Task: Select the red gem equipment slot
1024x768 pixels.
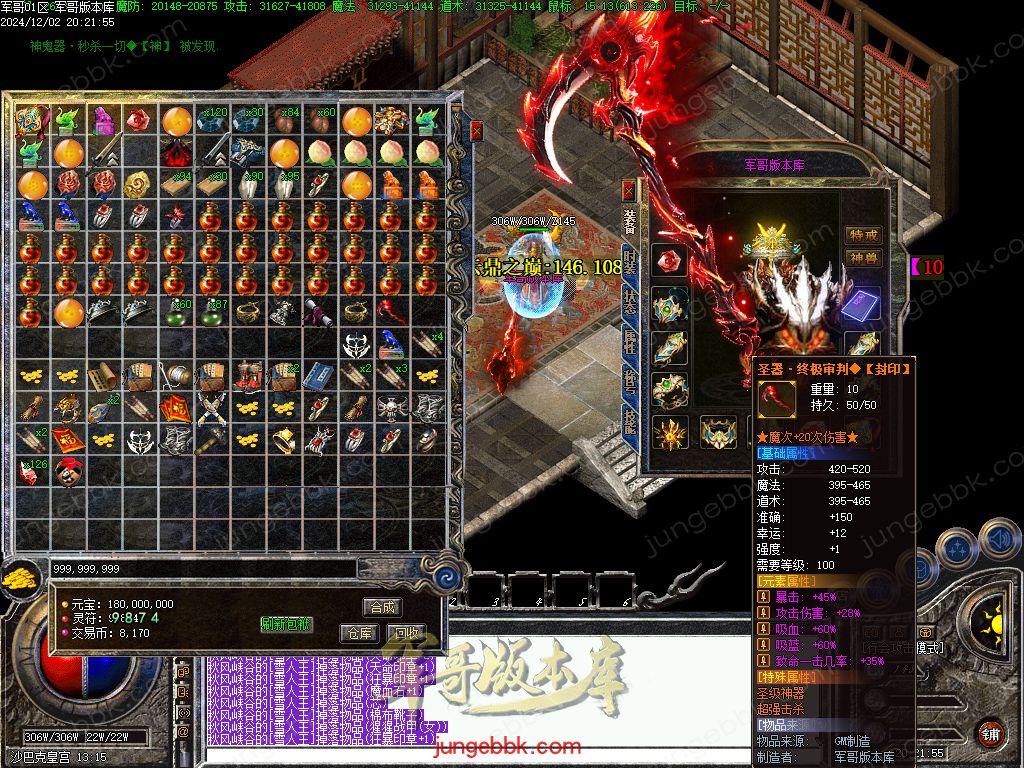Action: coord(669,261)
